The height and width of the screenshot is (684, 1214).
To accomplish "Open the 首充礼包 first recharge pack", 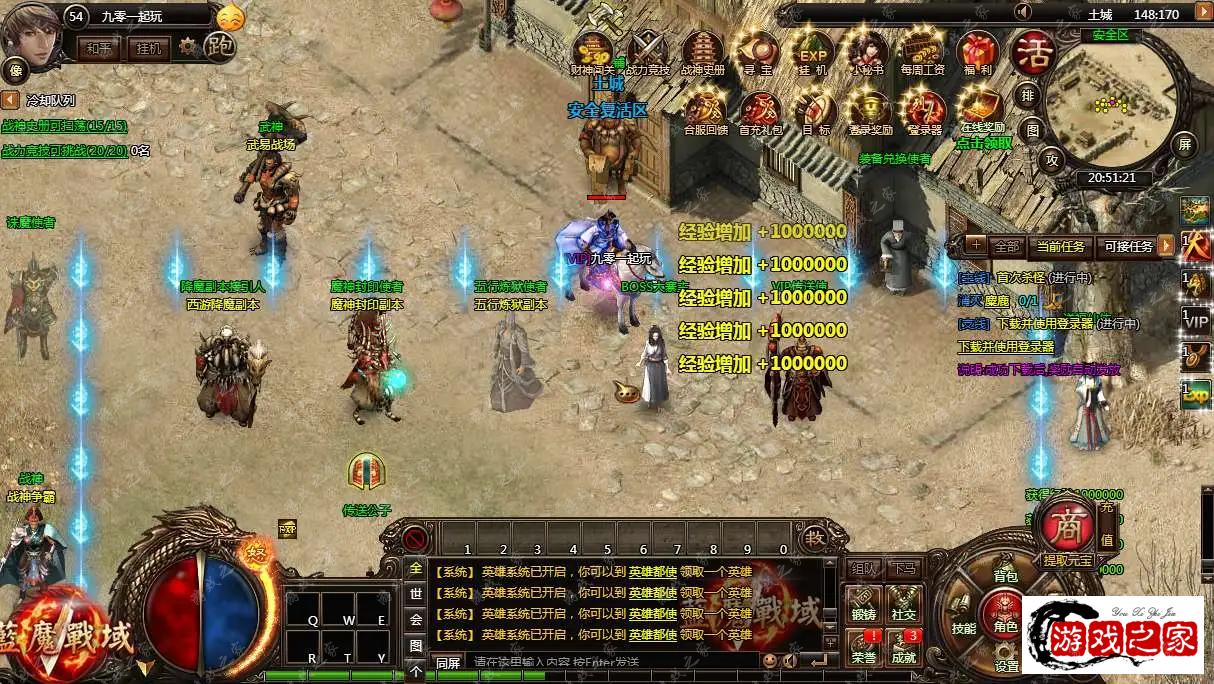I will tap(759, 109).
